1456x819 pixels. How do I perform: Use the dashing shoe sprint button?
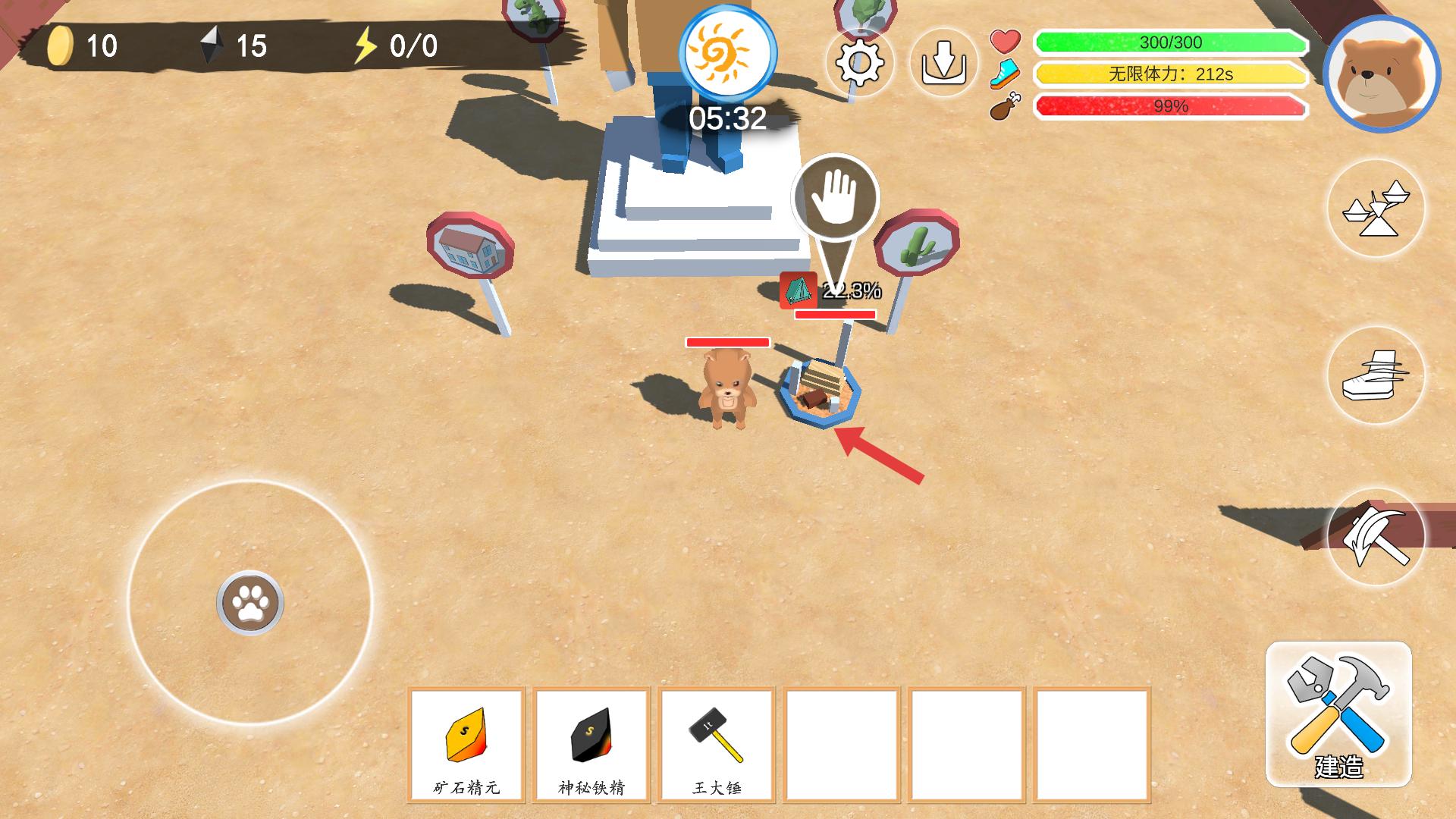pos(1376,375)
